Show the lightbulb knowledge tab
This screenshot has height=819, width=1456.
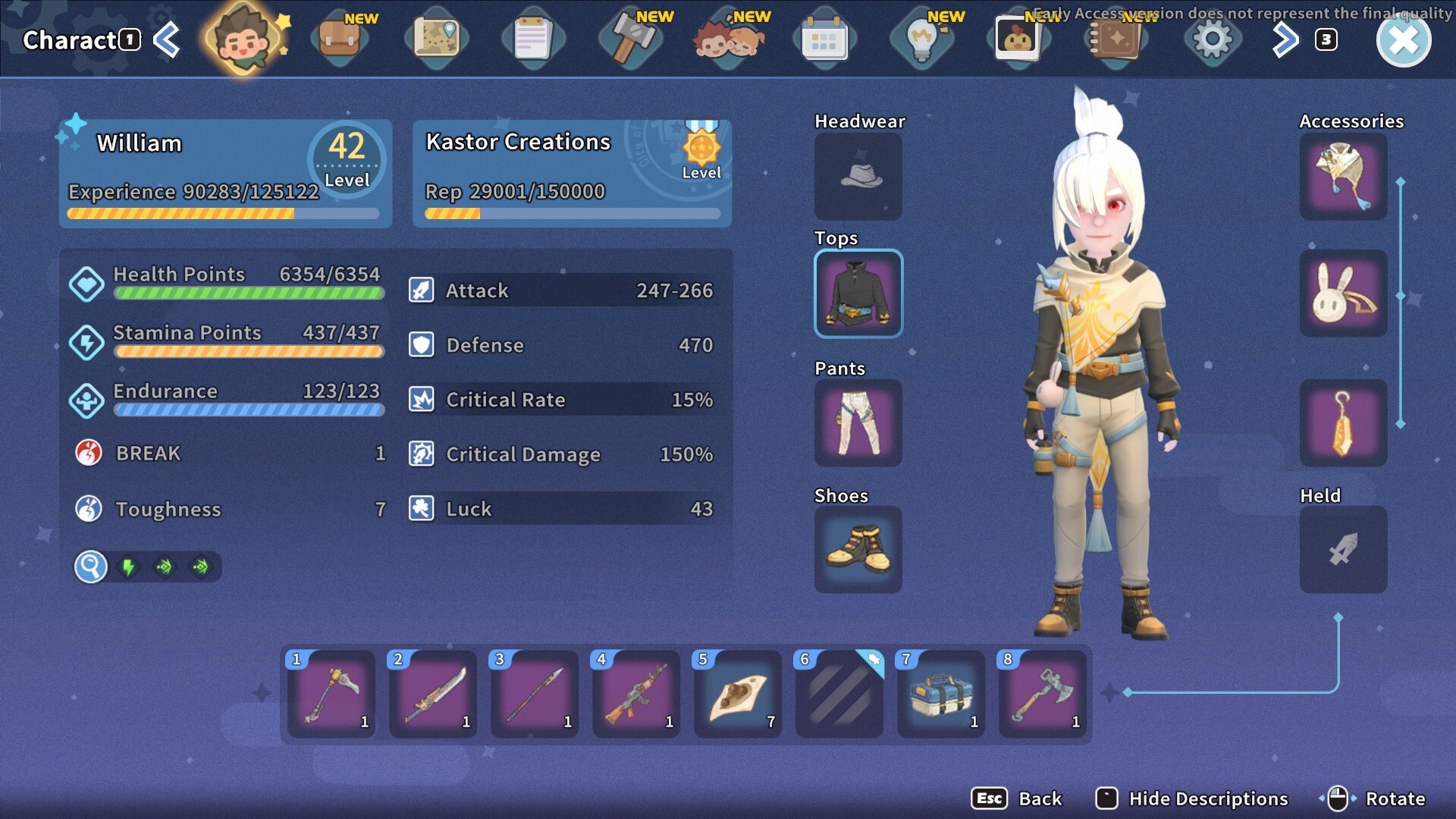[x=921, y=39]
